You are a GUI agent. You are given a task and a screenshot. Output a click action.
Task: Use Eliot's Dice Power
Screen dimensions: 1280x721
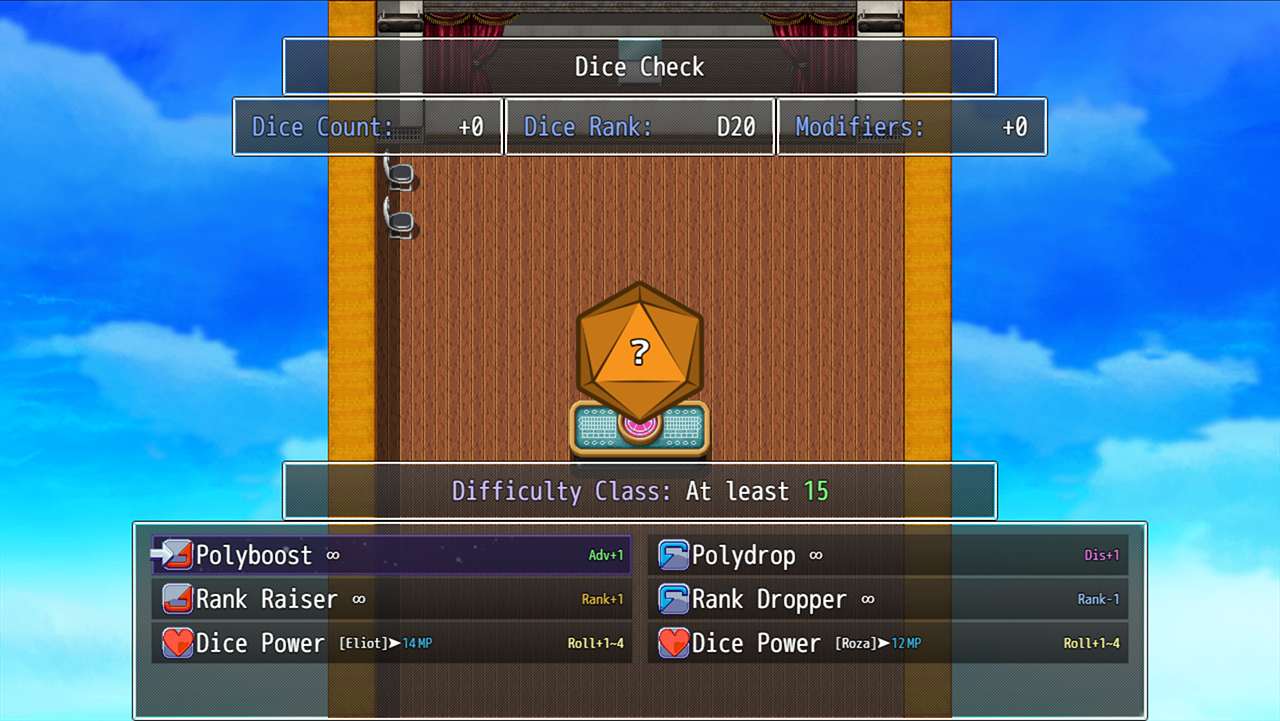[x=391, y=643]
